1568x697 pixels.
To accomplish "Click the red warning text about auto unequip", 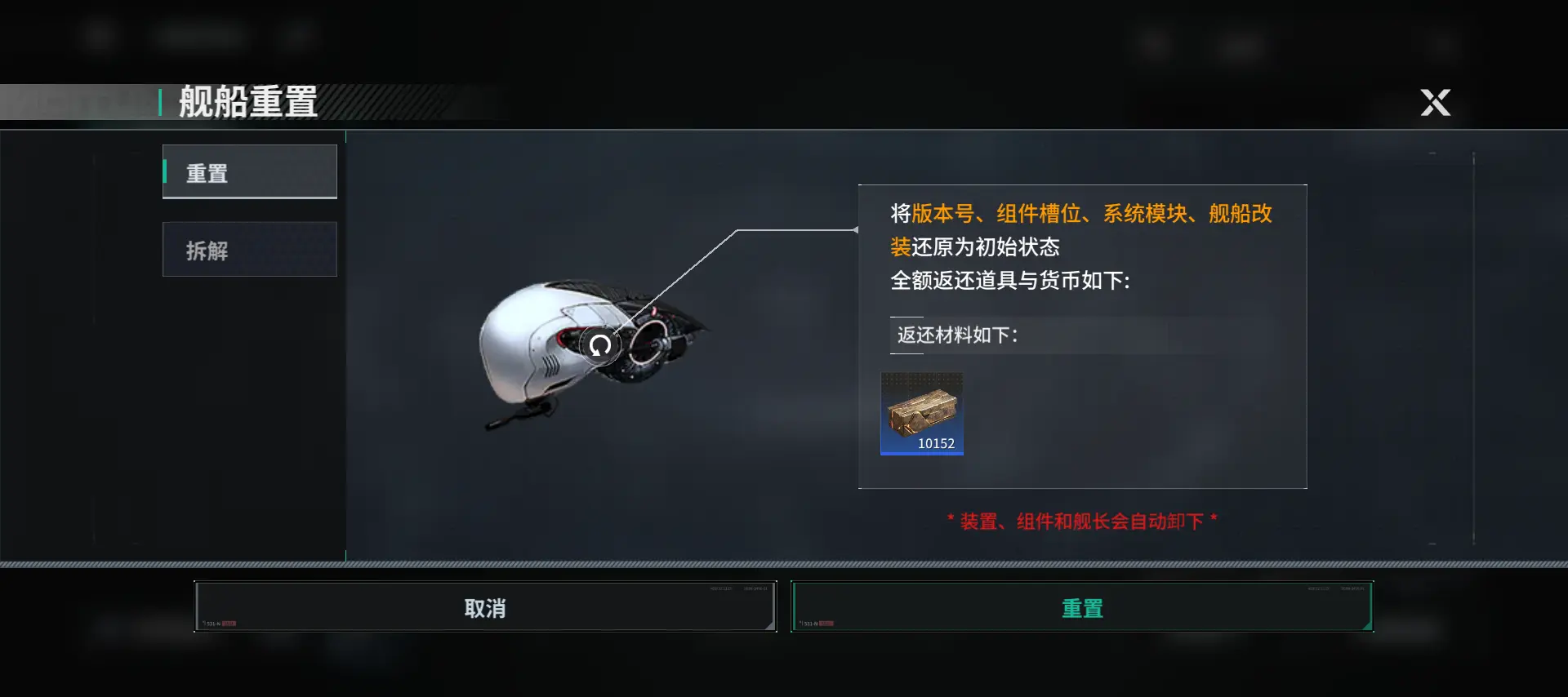I will tap(1082, 520).
